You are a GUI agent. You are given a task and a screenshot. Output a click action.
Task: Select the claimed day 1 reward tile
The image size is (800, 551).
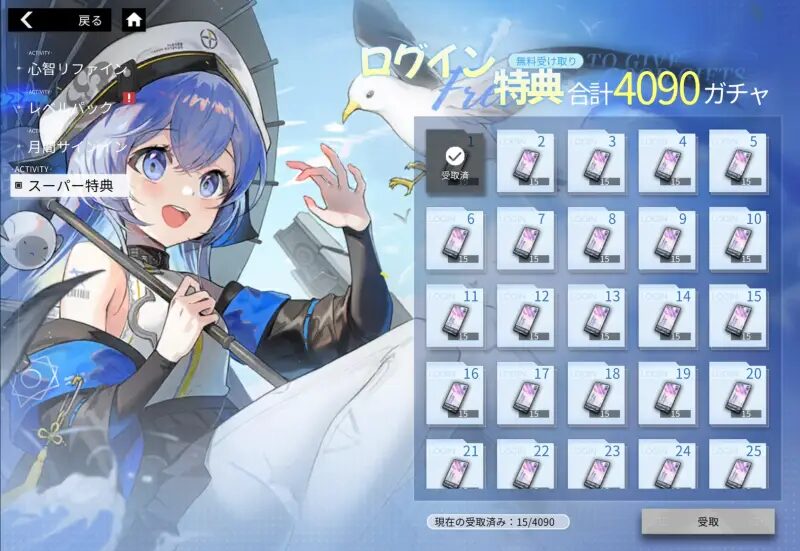[455, 159]
